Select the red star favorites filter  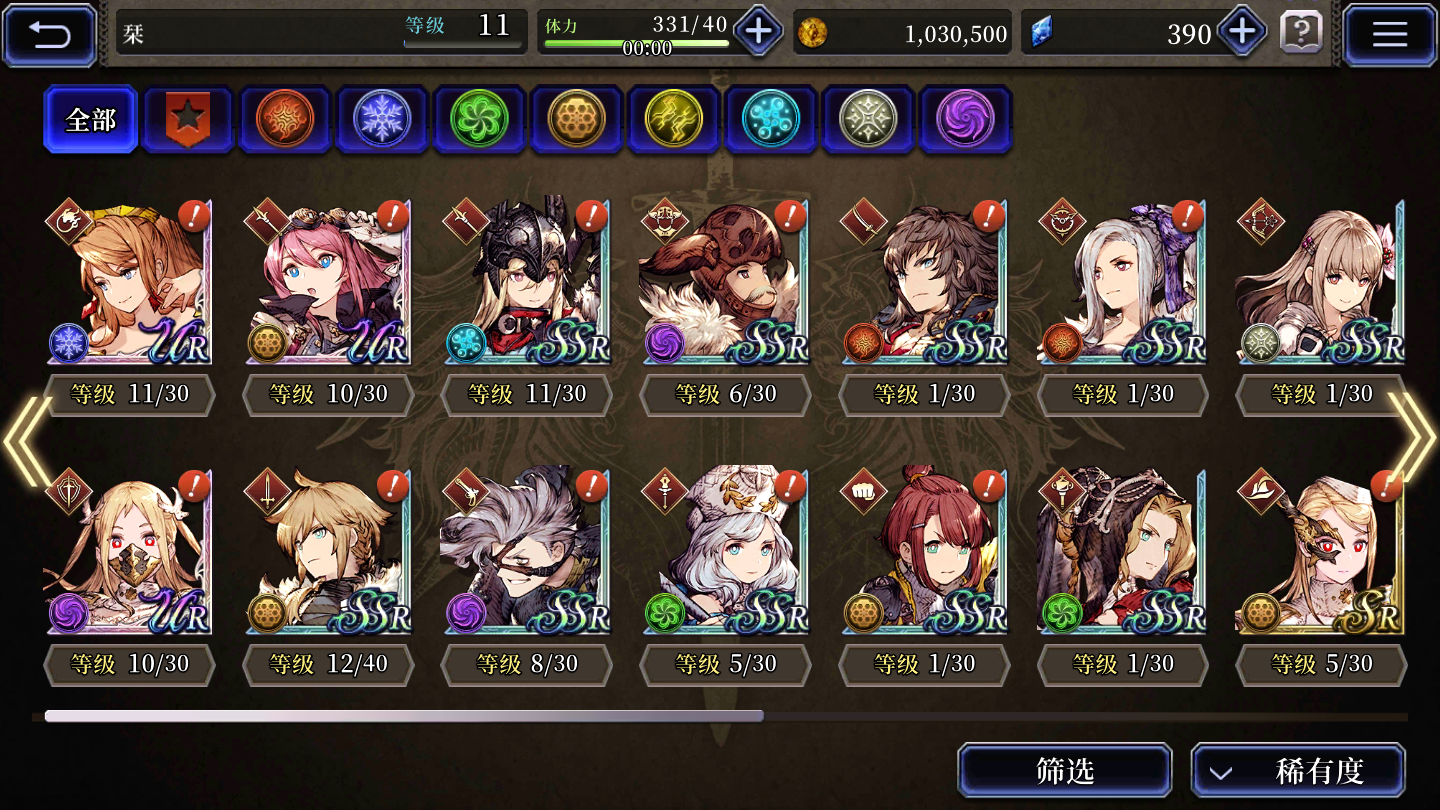pos(187,120)
